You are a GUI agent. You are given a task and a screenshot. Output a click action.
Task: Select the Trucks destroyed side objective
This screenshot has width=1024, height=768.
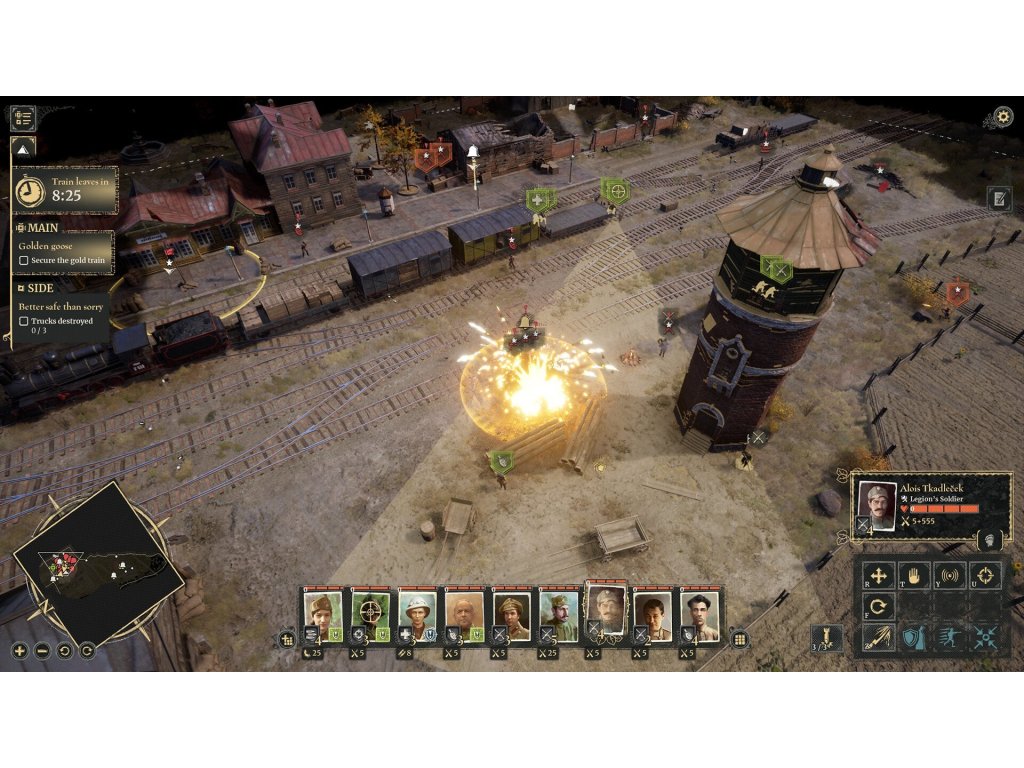tap(61, 321)
